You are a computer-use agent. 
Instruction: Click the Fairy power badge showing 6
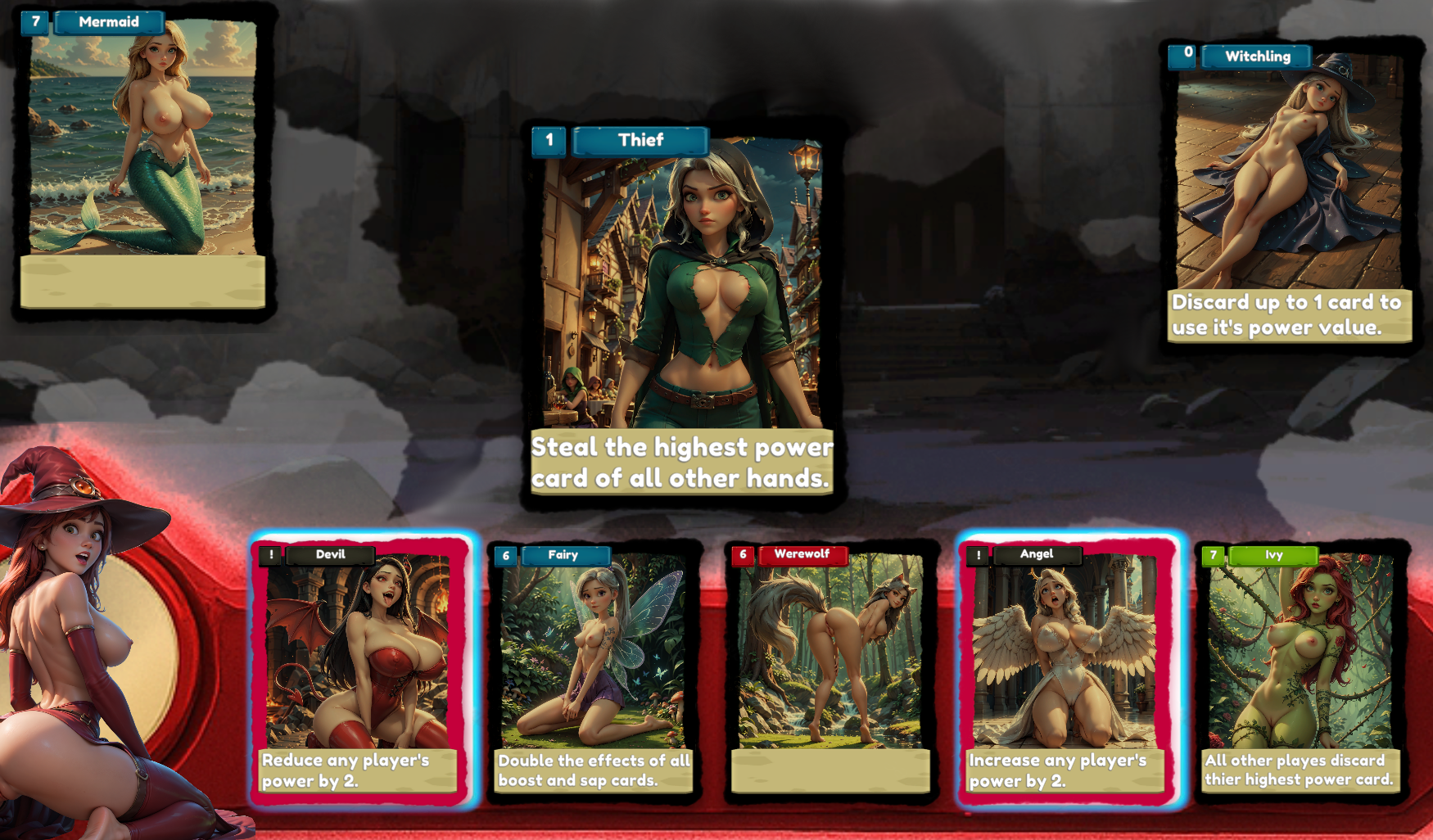click(x=506, y=555)
